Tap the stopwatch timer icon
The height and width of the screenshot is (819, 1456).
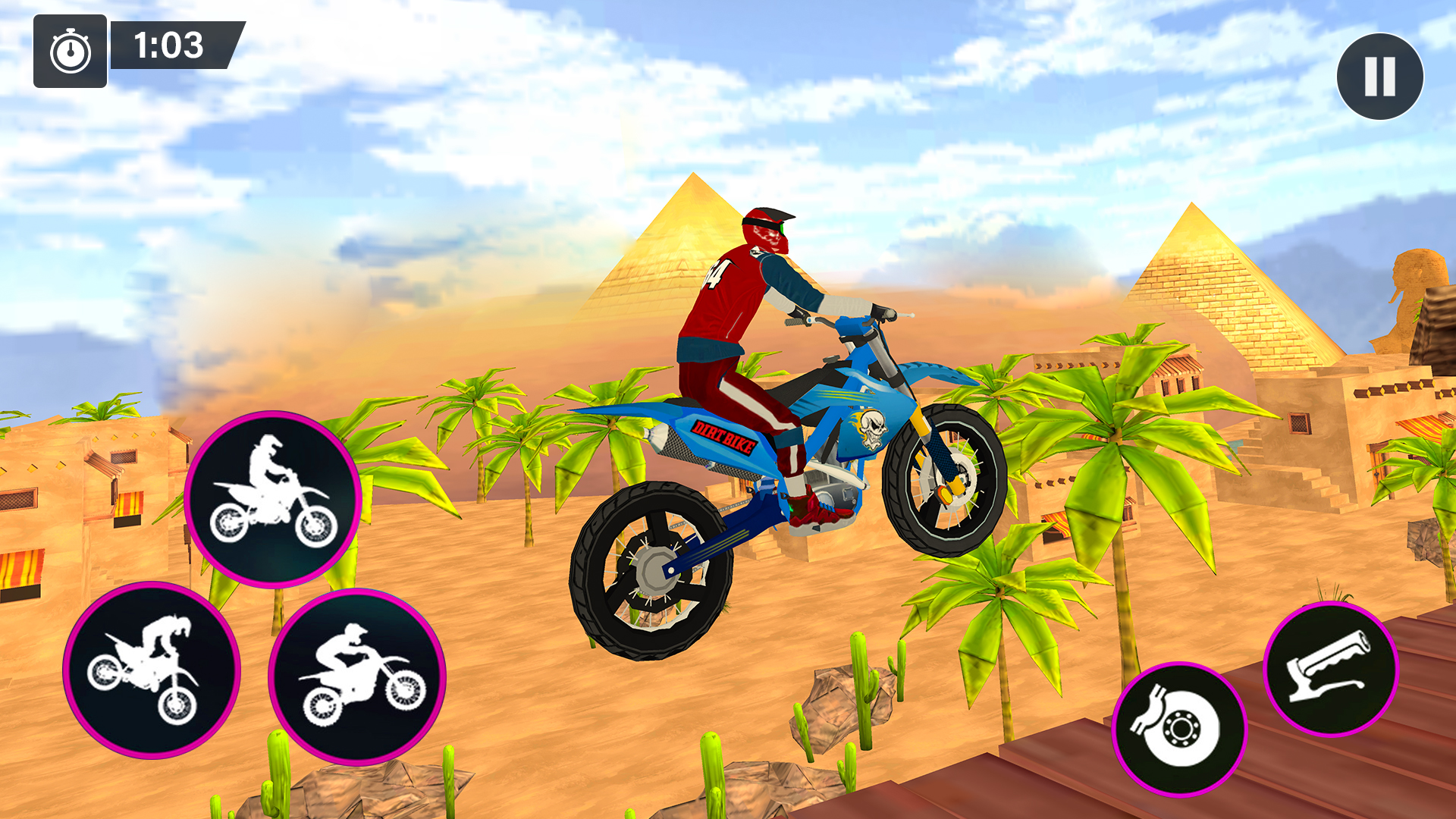click(69, 52)
